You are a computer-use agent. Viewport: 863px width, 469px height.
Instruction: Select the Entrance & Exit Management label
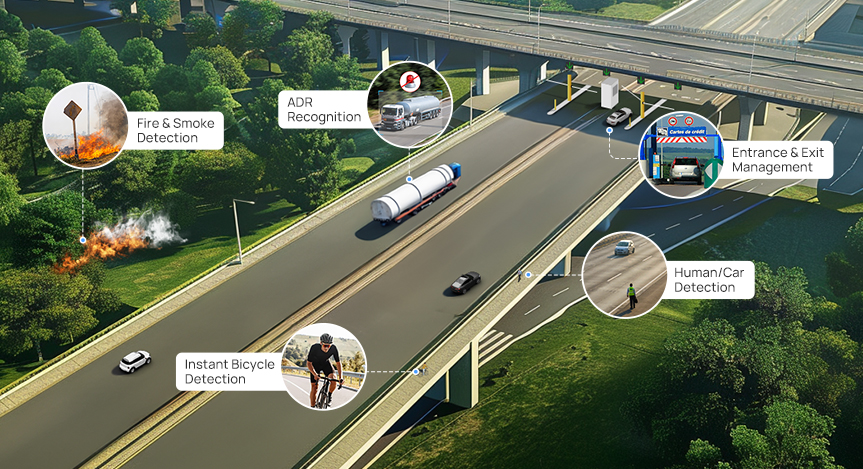click(x=785, y=159)
